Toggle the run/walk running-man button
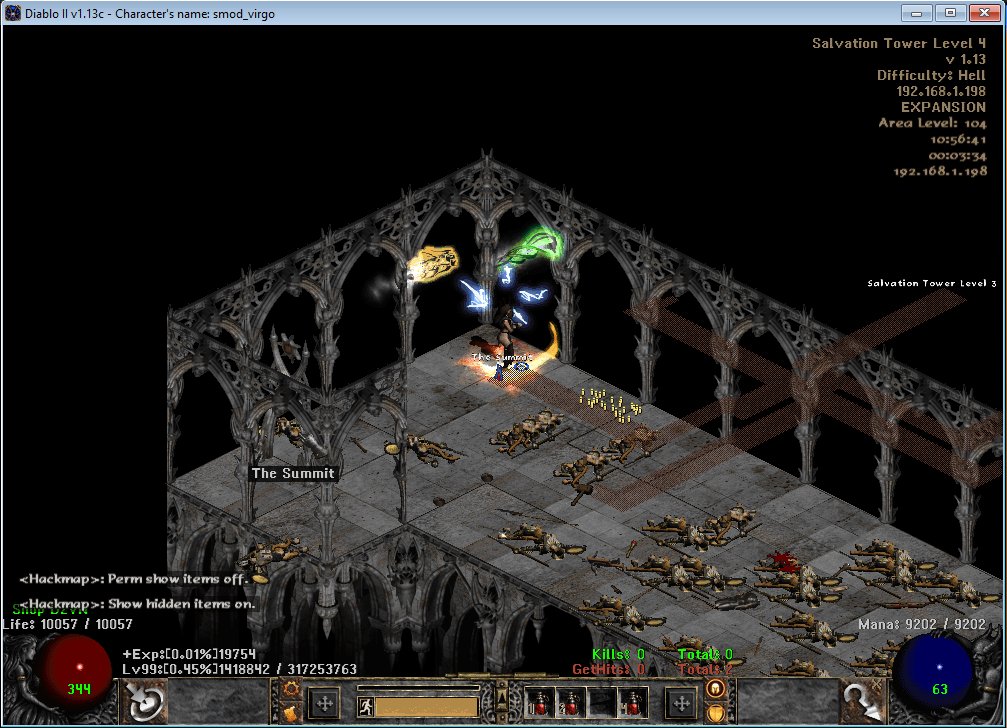 pyautogui.click(x=367, y=706)
